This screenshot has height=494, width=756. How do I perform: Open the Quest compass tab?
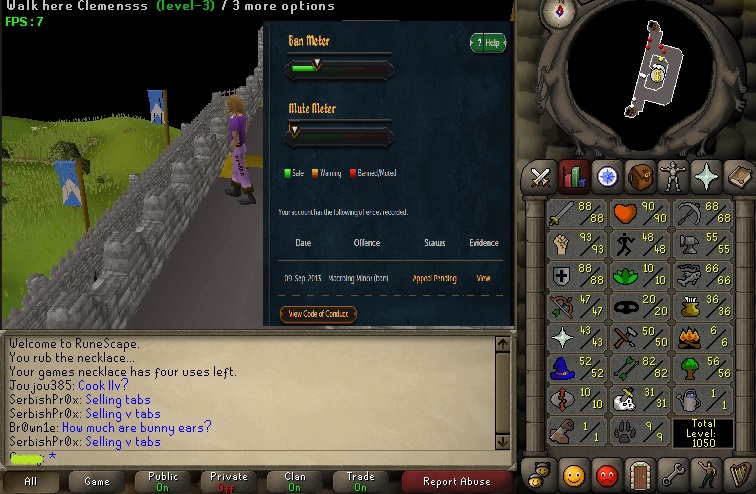pyautogui.click(x=606, y=177)
